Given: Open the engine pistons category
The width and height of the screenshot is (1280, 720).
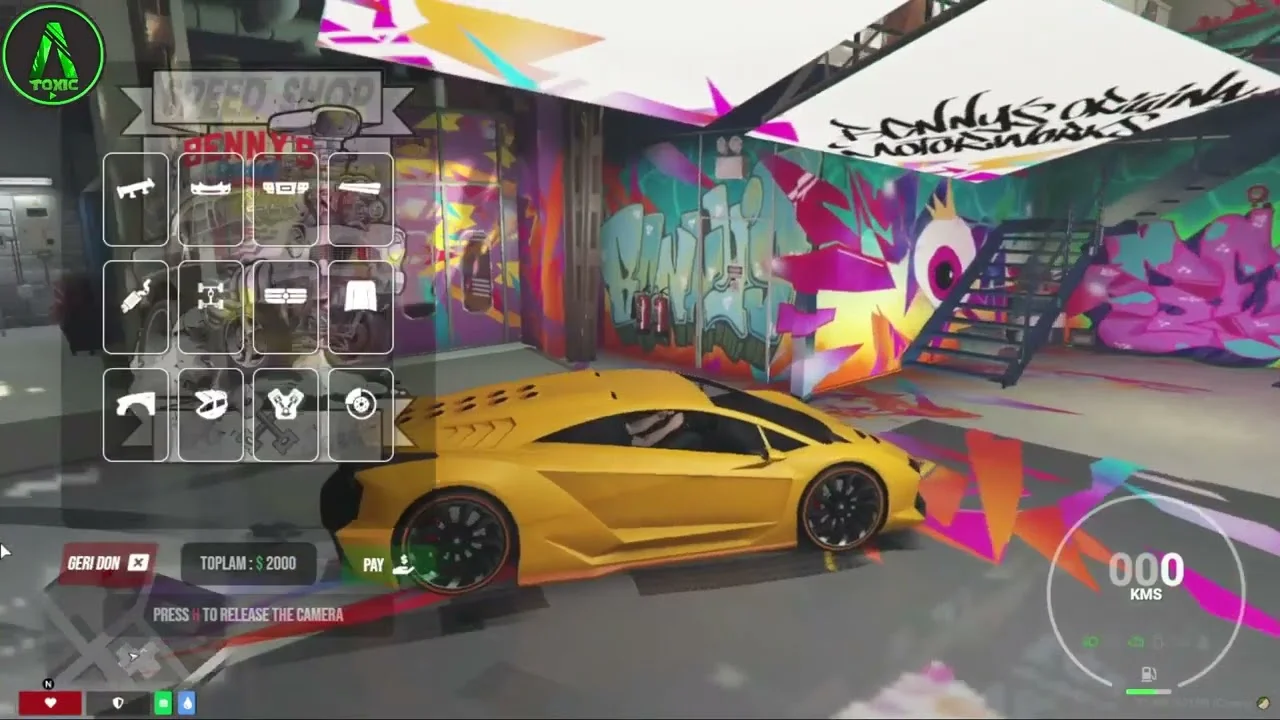Looking at the screenshot, I should click(286, 415).
